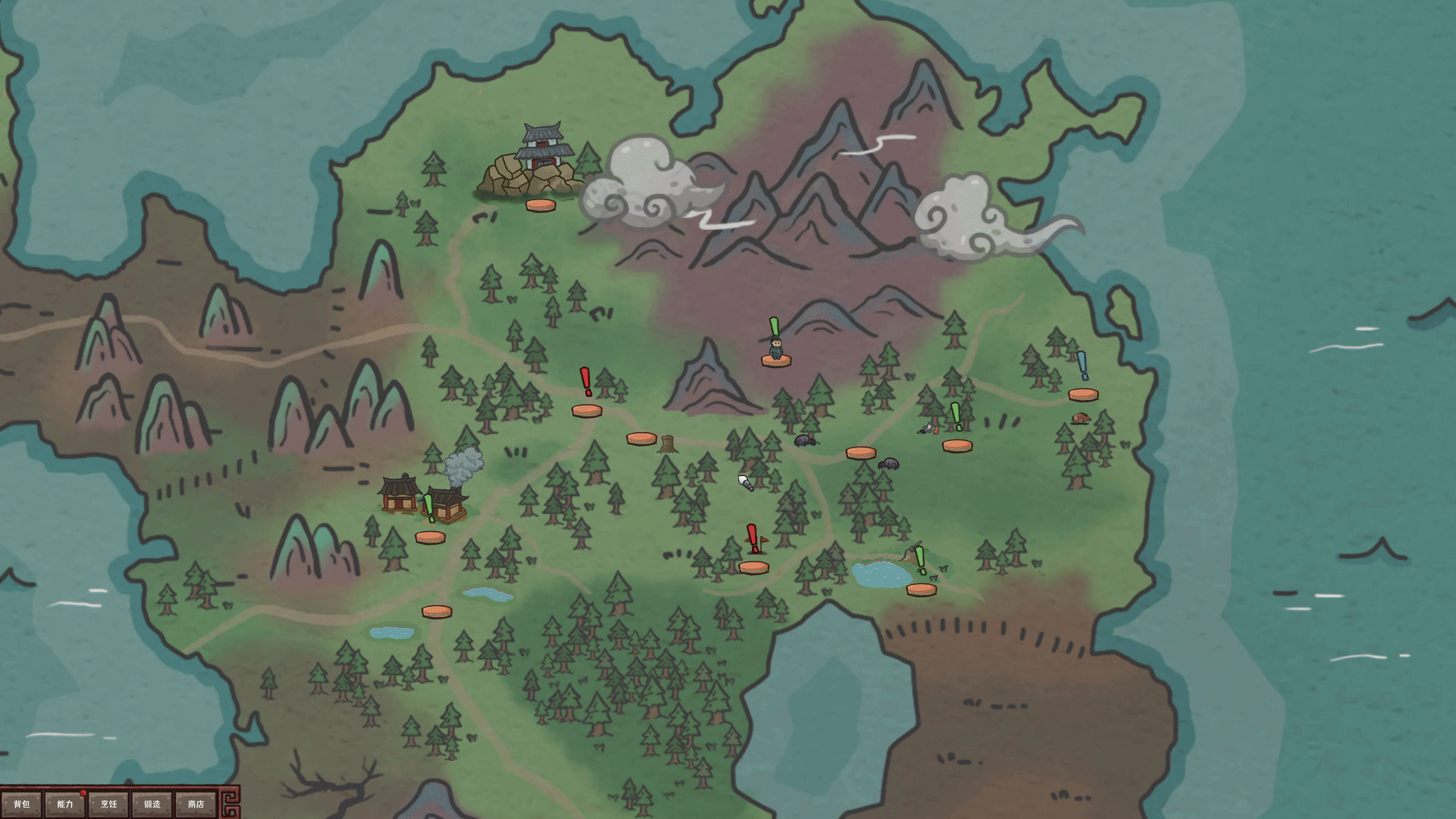
Task: Open the 烹饪 cooking menu
Action: (109, 804)
